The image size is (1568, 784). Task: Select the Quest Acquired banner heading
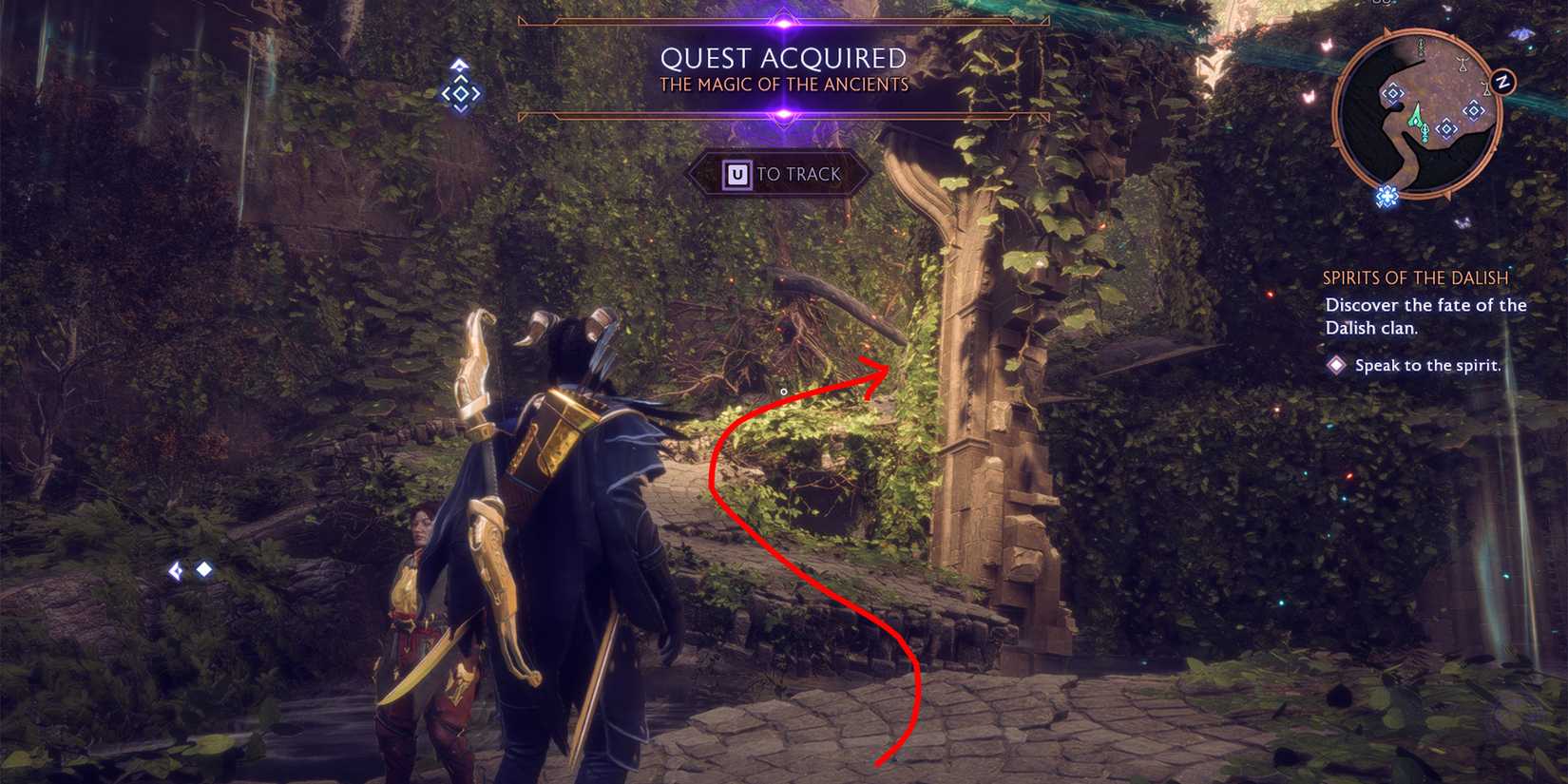pos(785,57)
